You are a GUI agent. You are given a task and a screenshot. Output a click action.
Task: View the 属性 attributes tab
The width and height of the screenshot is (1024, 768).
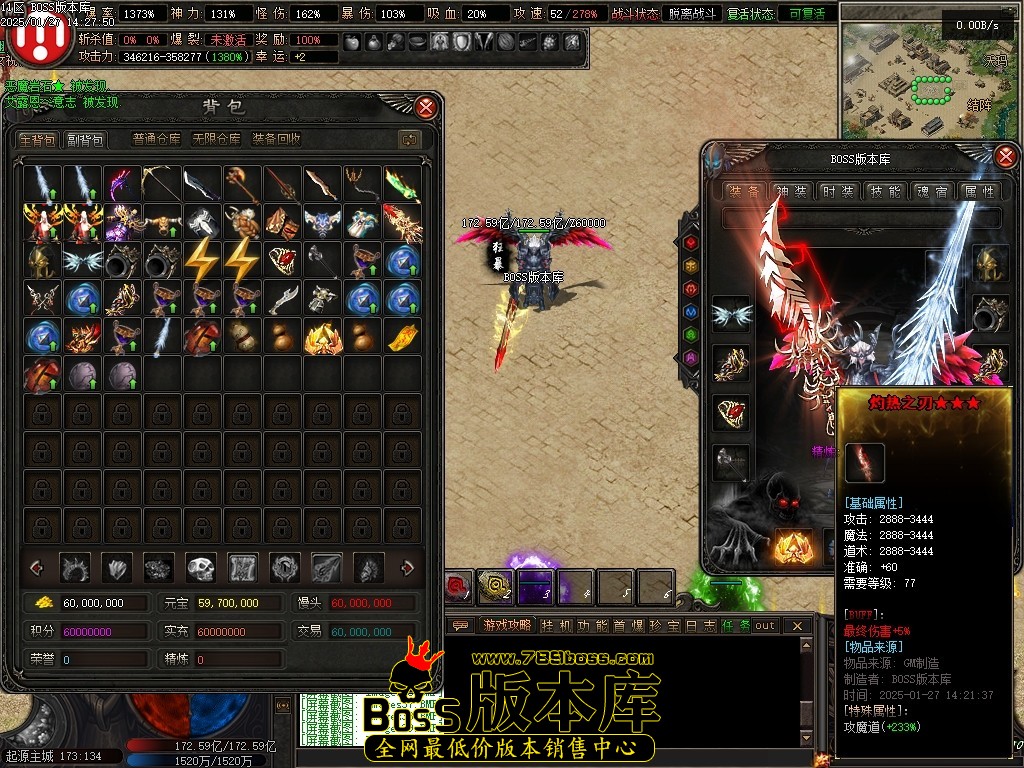click(x=978, y=191)
